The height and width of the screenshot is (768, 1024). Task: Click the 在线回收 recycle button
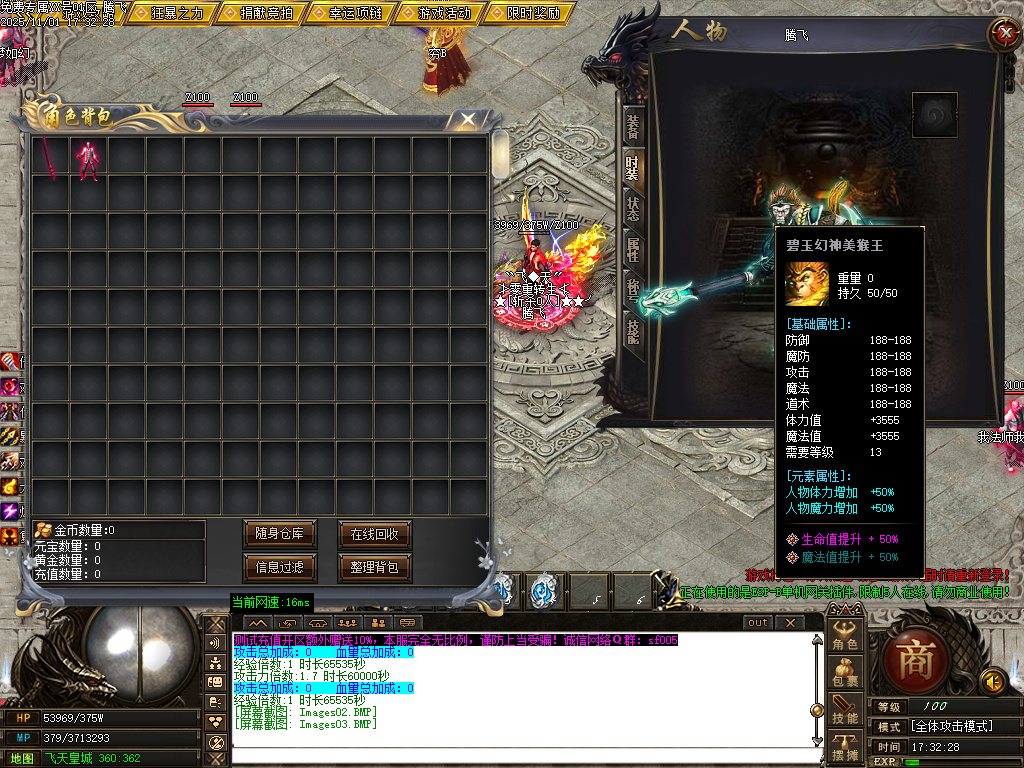click(x=375, y=534)
